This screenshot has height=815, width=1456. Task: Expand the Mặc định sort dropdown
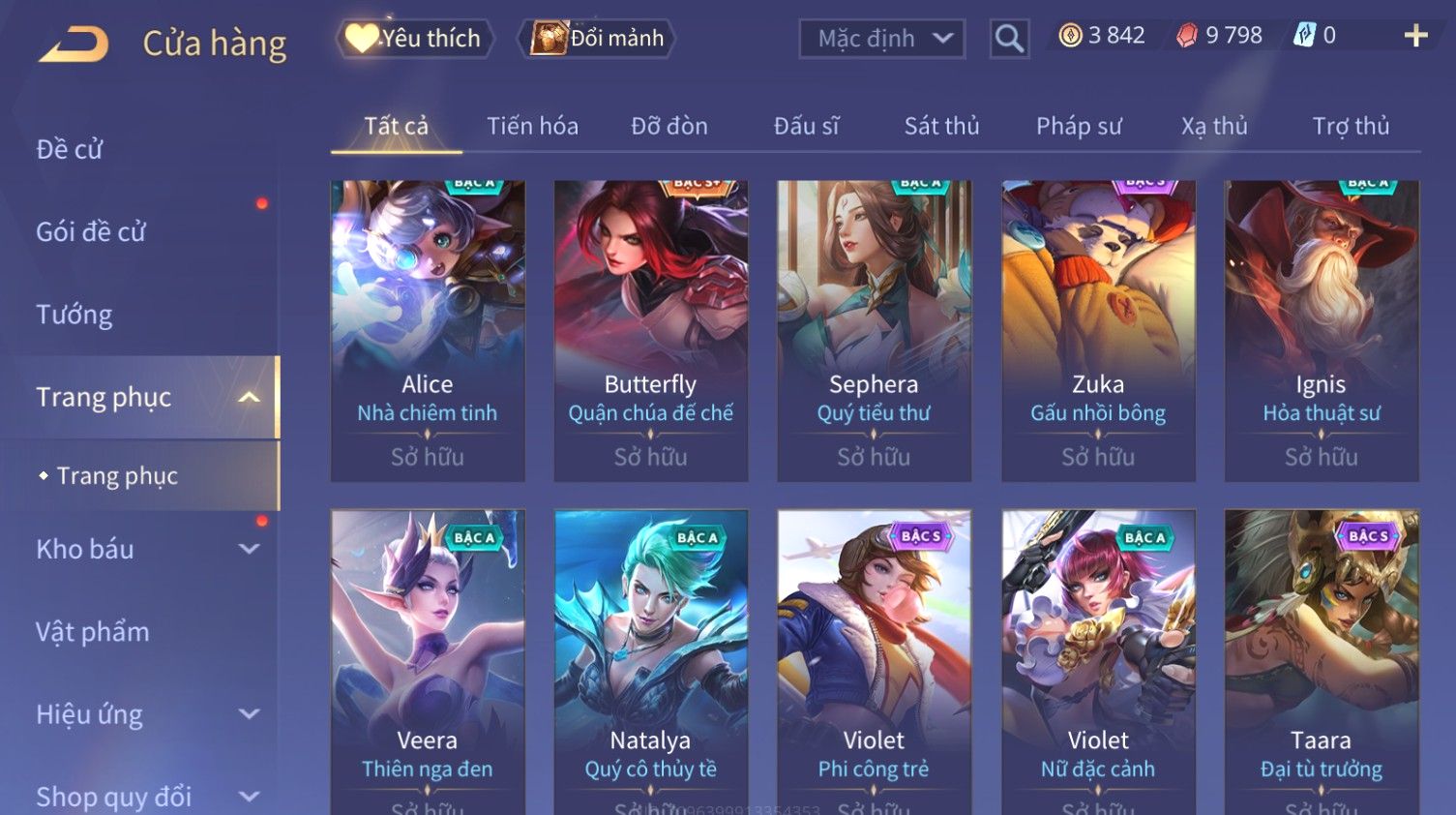click(881, 39)
